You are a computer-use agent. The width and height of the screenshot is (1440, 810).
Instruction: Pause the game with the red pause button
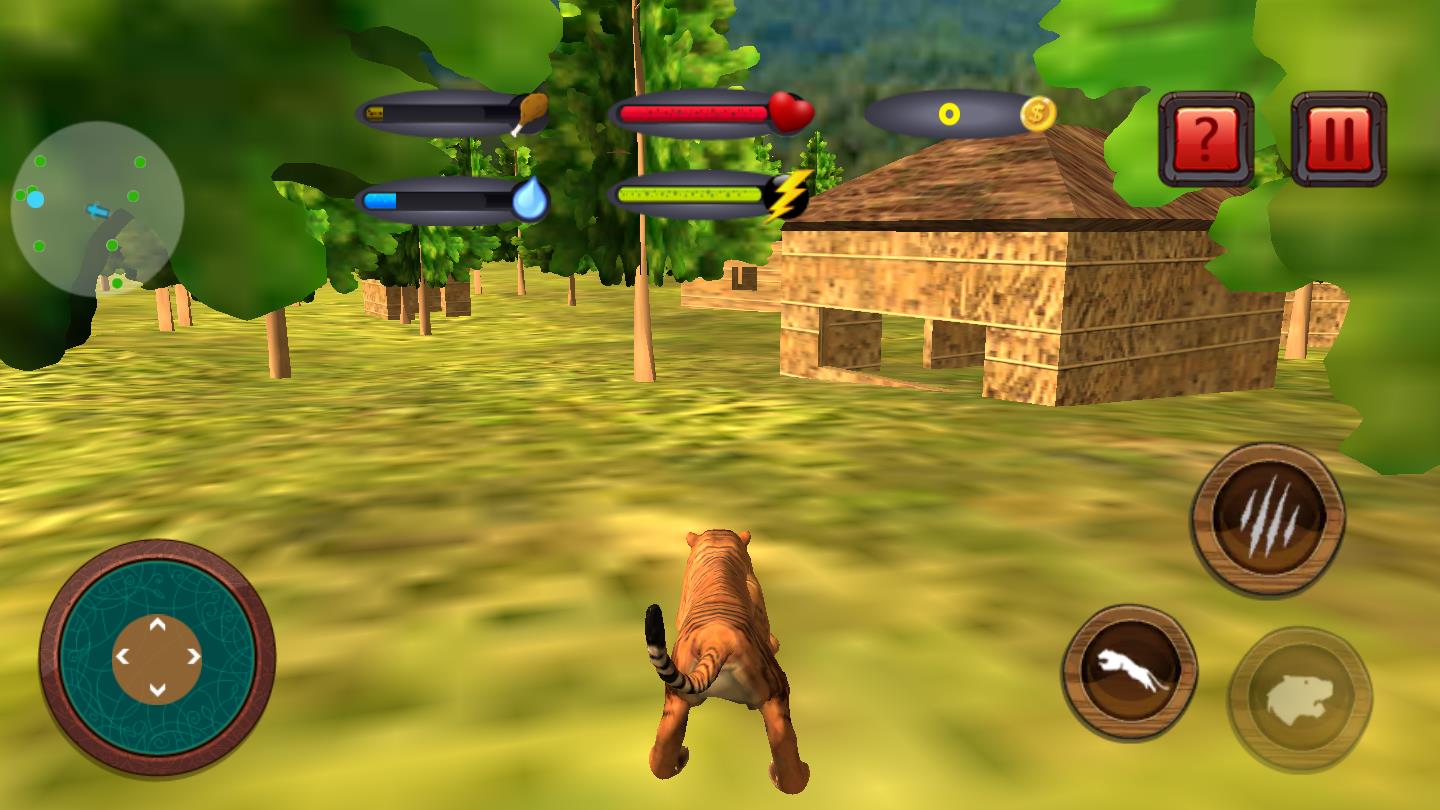point(1338,140)
